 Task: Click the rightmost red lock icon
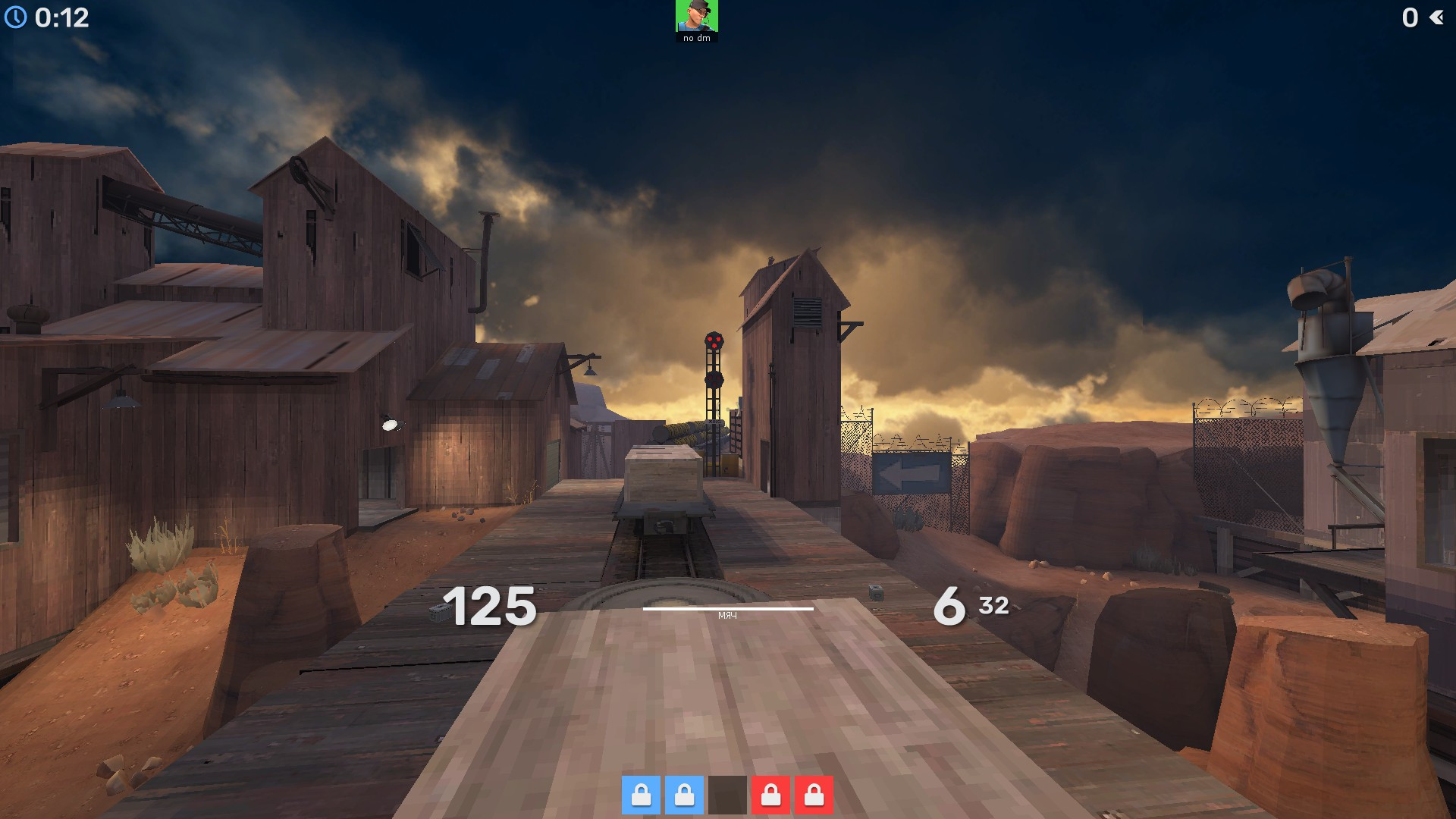tap(814, 796)
